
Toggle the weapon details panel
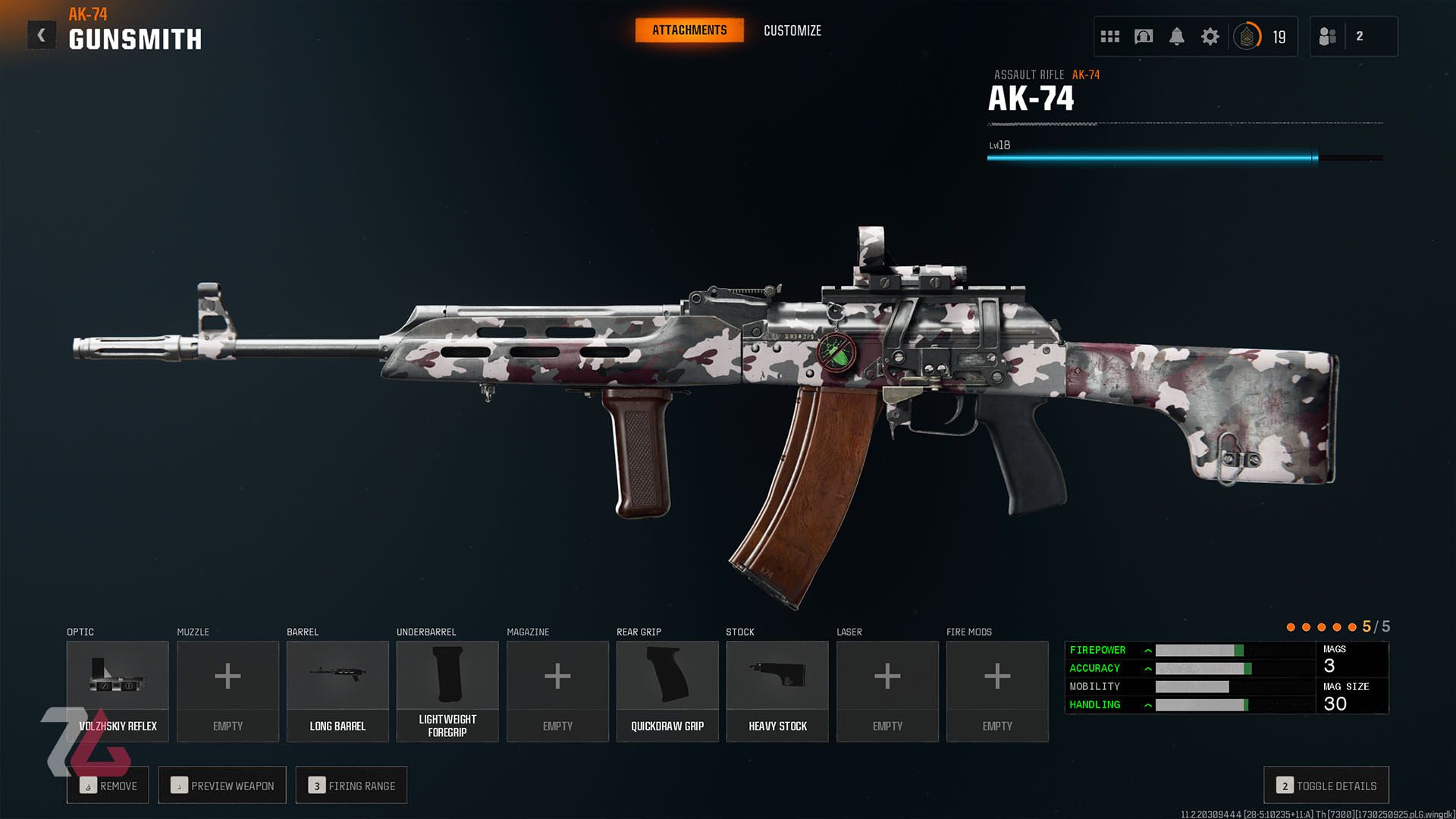1326,786
